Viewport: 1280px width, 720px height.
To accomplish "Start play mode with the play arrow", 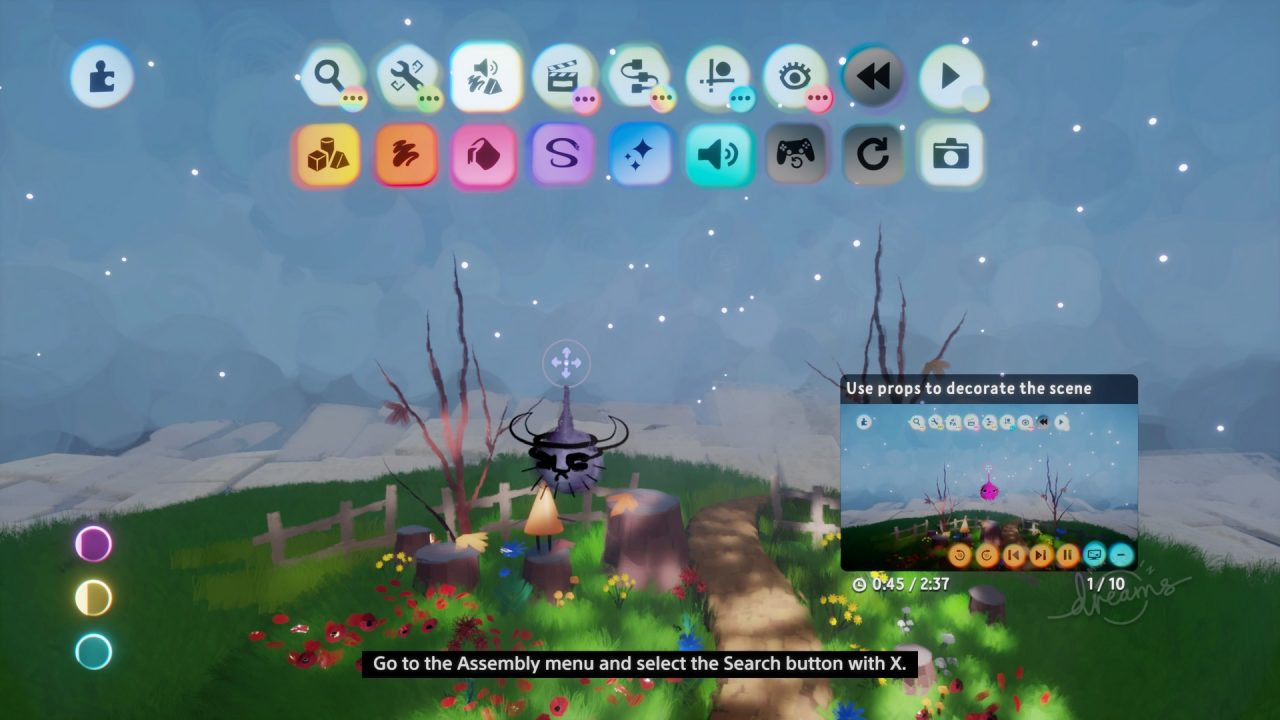I will 950,76.
